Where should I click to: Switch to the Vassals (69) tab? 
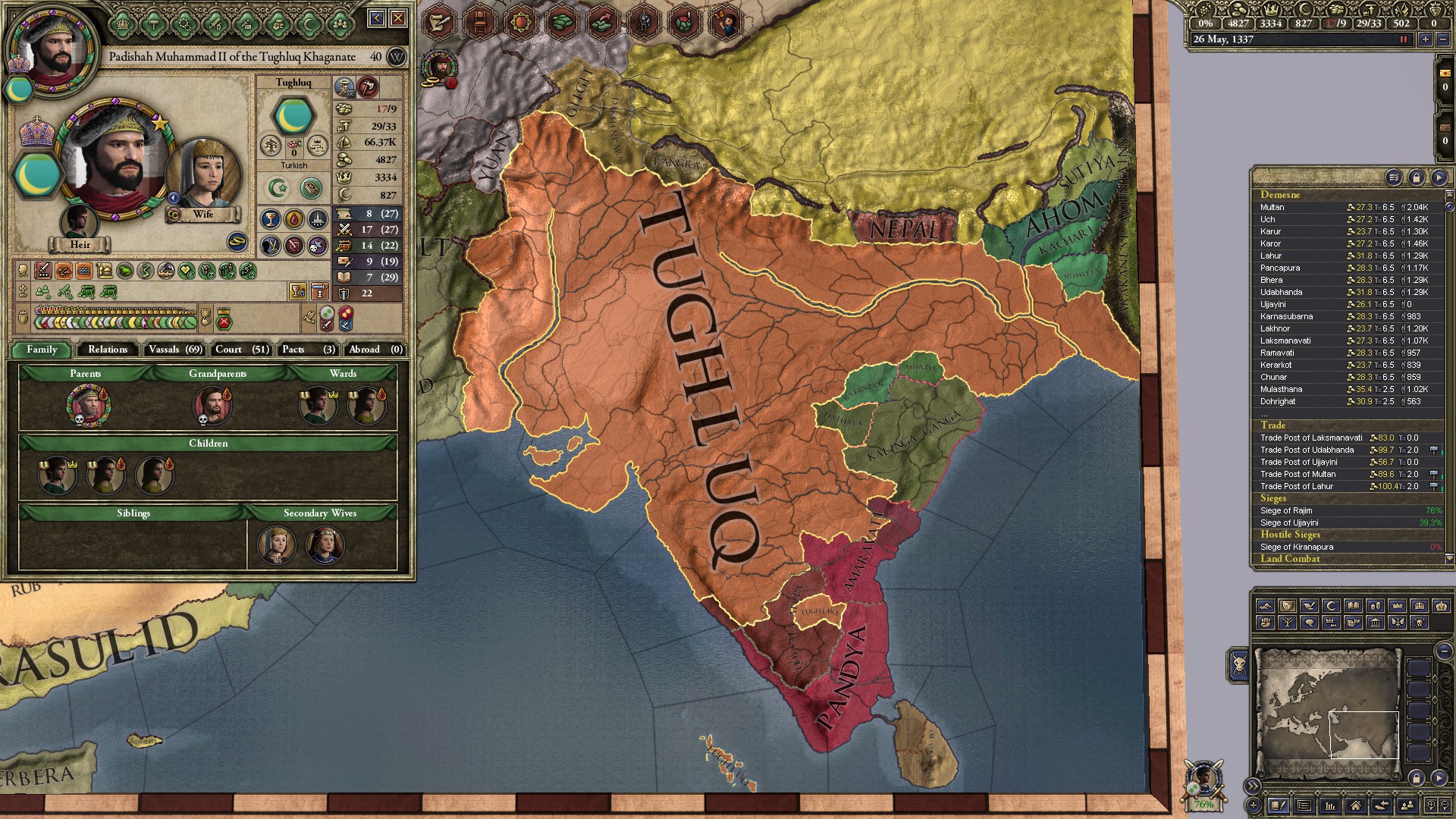pos(174,350)
